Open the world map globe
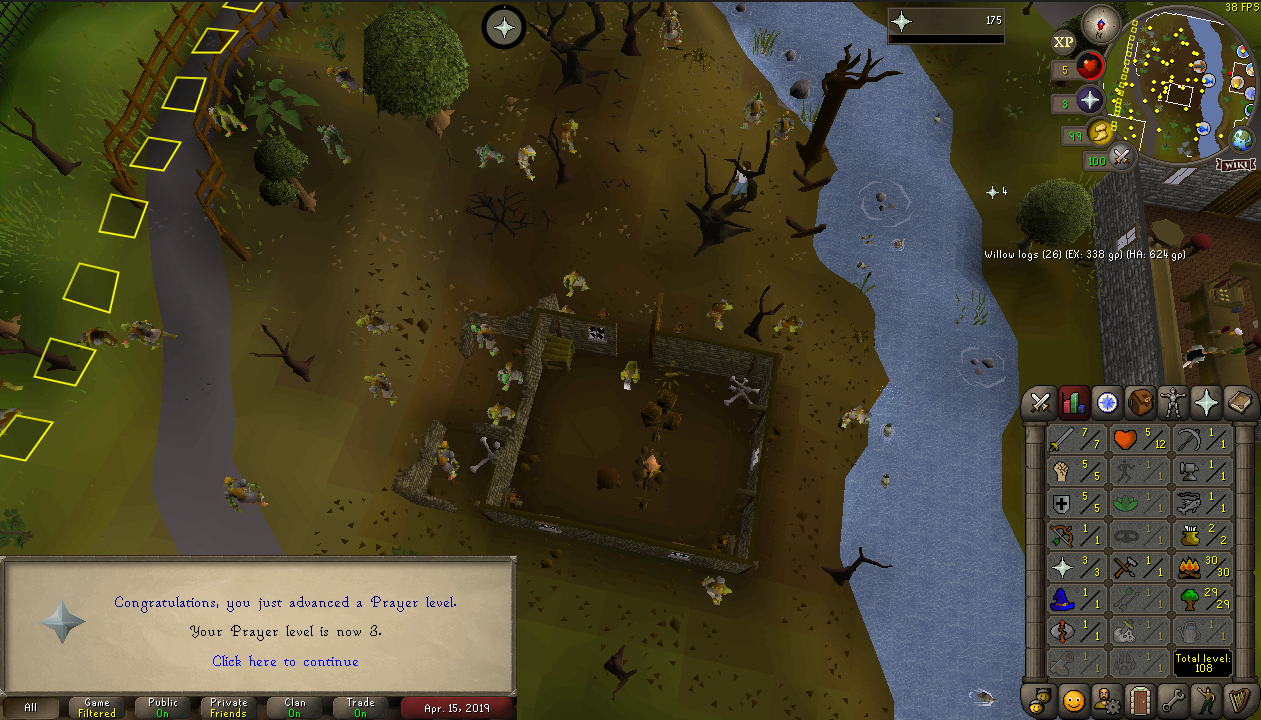This screenshot has height=720, width=1261. (x=1243, y=139)
